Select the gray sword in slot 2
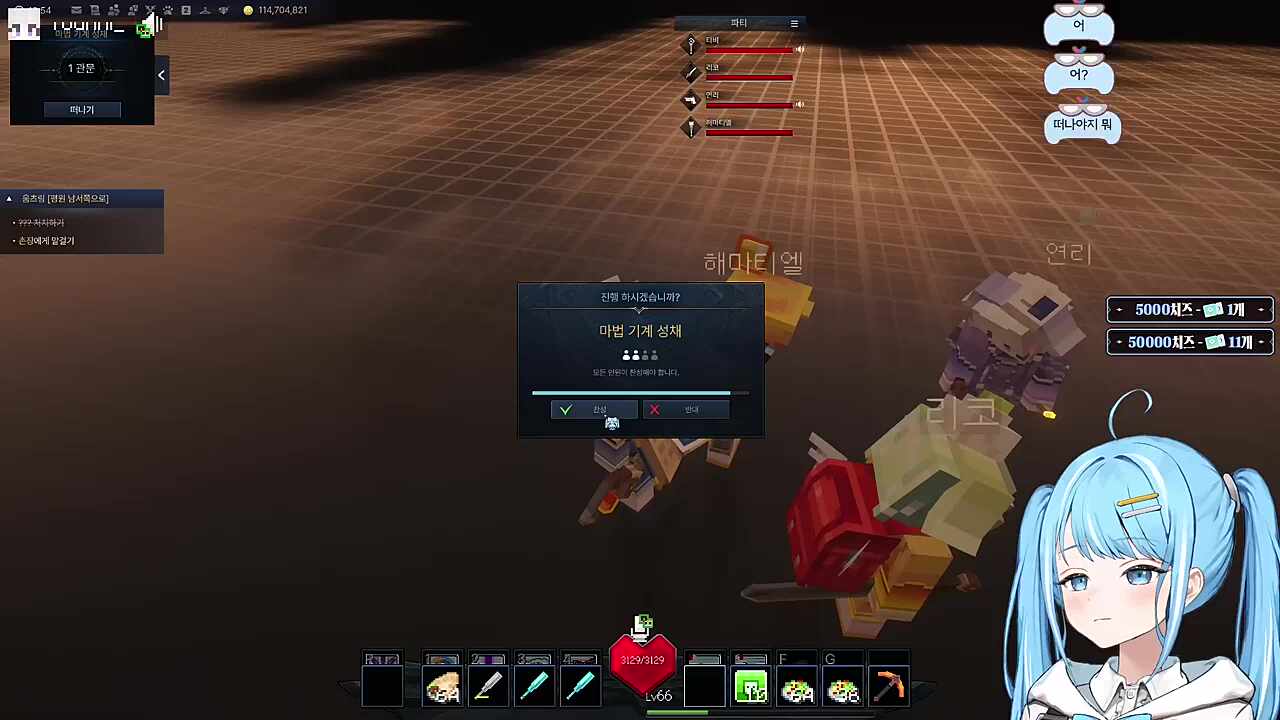The height and width of the screenshot is (720, 1280). click(x=488, y=687)
